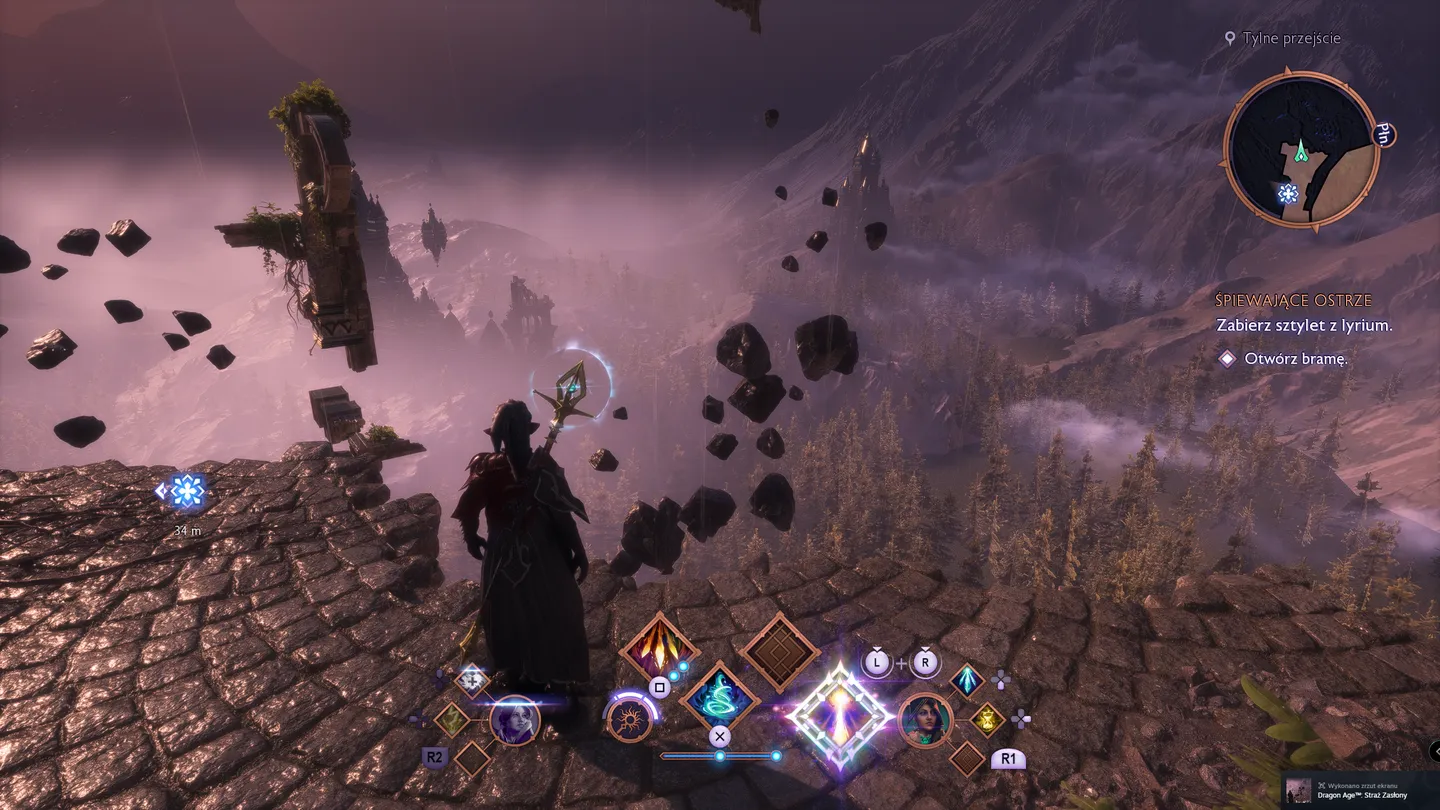
Task: Click the 'Tylne przejście' location label
Action: [1290, 38]
